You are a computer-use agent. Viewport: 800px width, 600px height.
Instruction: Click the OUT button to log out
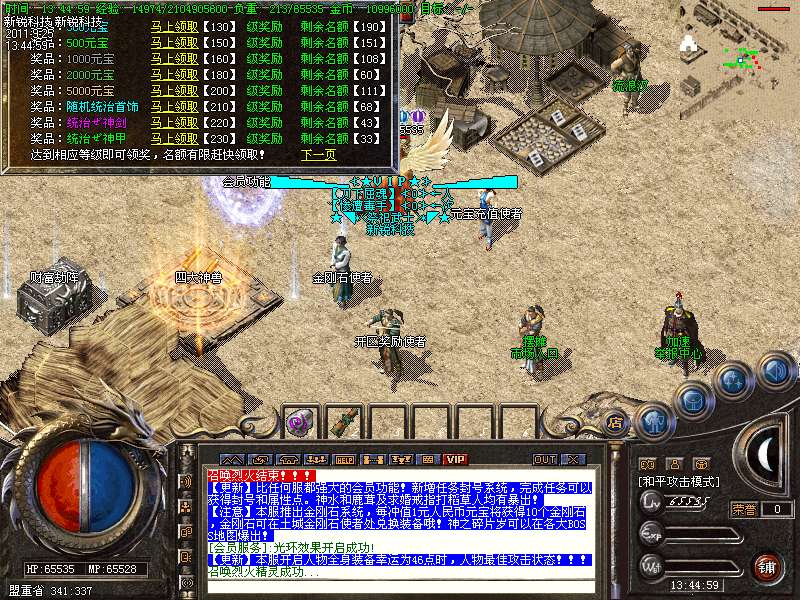point(544,459)
